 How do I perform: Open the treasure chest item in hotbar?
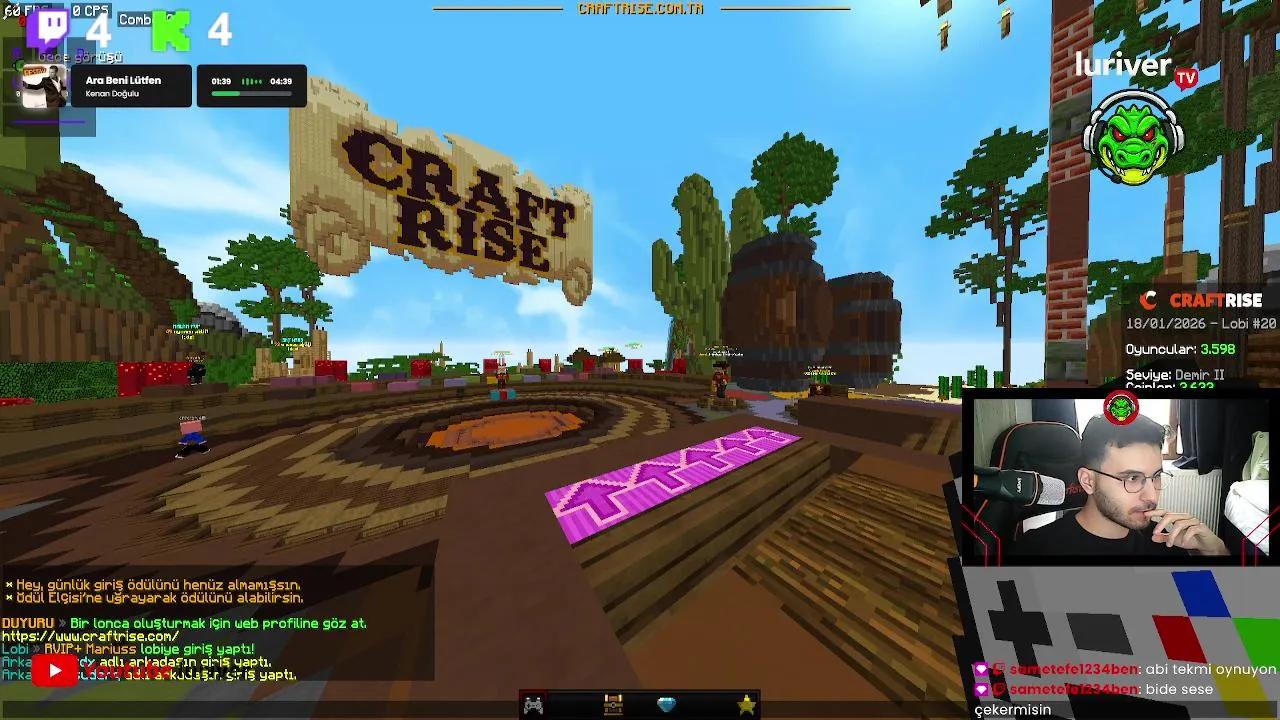click(x=613, y=705)
